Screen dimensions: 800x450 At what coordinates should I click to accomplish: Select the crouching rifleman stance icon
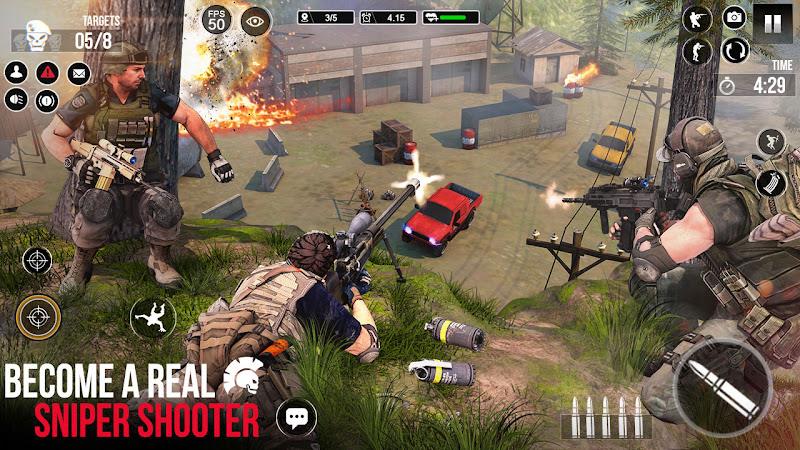pos(696,18)
